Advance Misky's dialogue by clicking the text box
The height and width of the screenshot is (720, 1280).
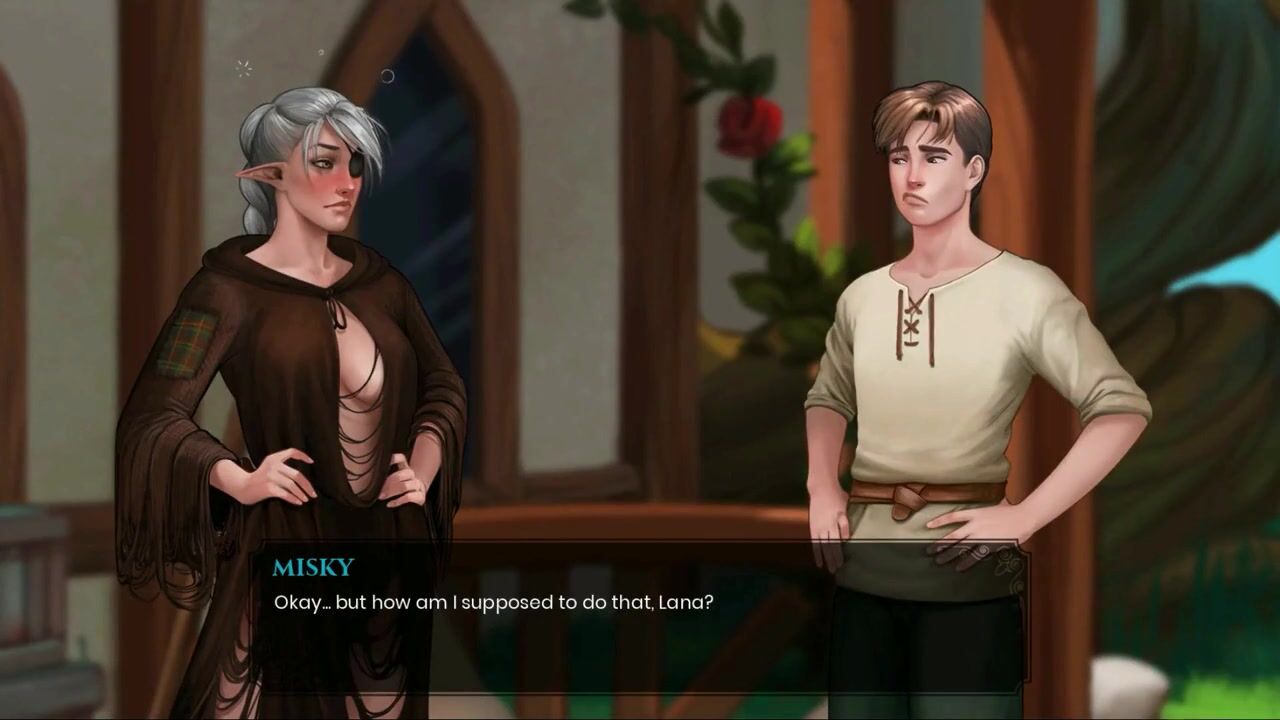pyautogui.click(x=638, y=618)
